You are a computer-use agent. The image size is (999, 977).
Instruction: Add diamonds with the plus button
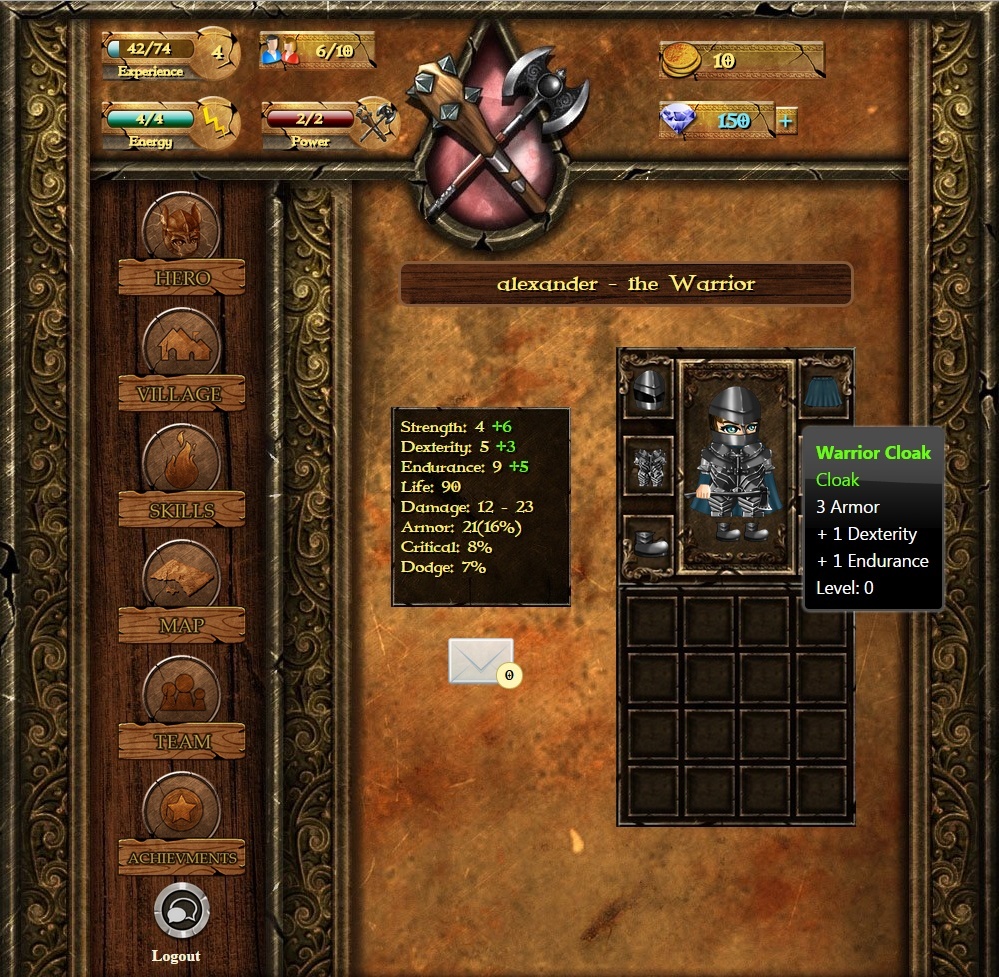click(x=786, y=122)
